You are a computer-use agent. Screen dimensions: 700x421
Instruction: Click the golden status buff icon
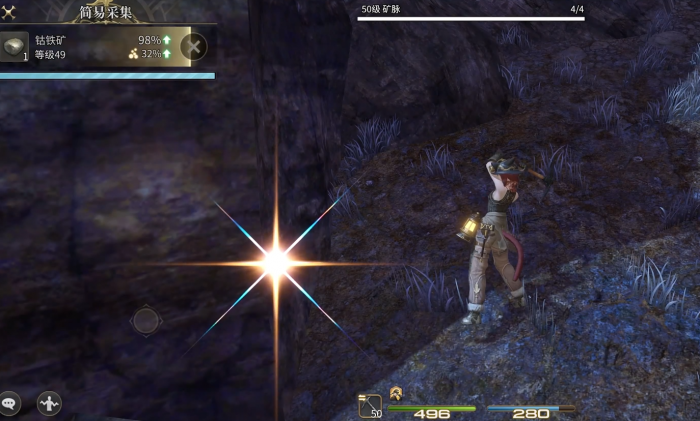pyautogui.click(x=396, y=393)
